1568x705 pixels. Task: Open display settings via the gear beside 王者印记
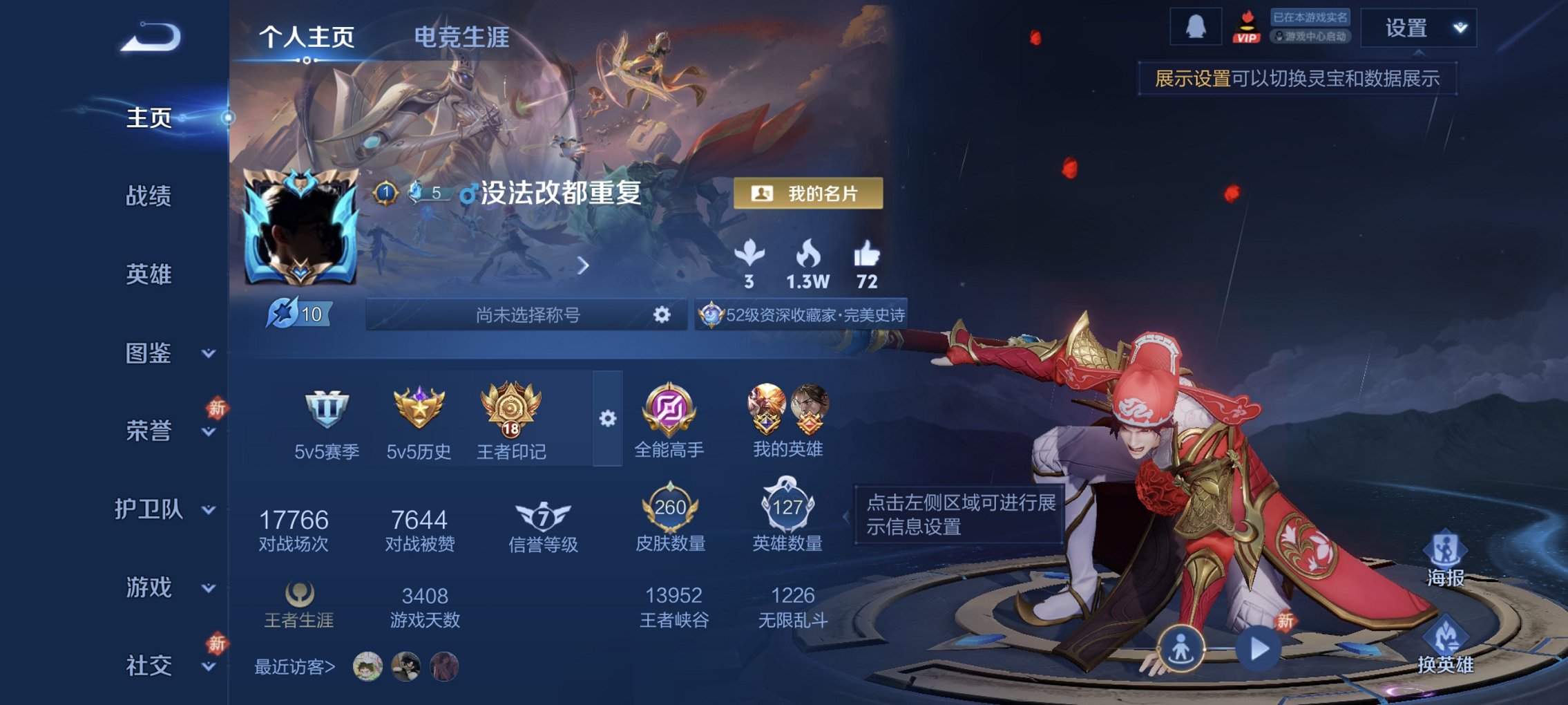point(608,417)
